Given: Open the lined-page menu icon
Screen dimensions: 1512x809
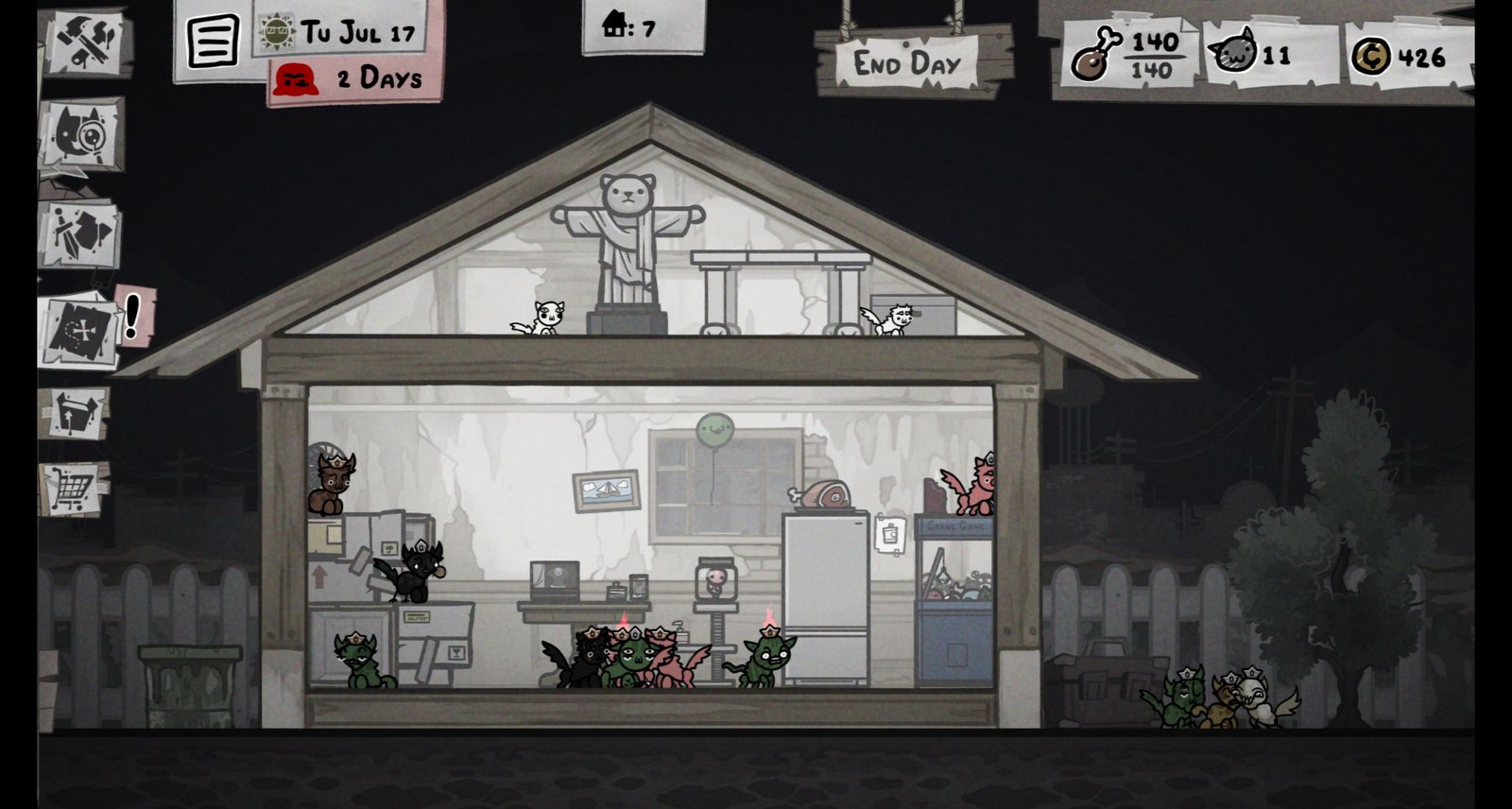Looking at the screenshot, I should click(x=213, y=42).
